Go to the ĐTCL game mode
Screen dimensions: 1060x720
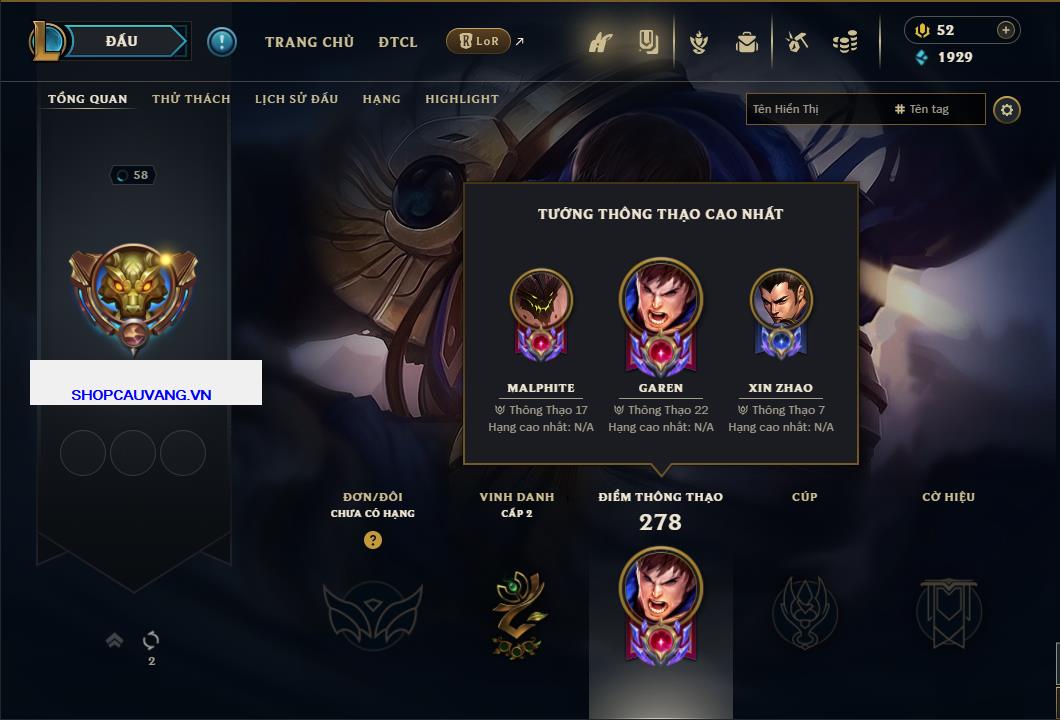pyautogui.click(x=398, y=42)
